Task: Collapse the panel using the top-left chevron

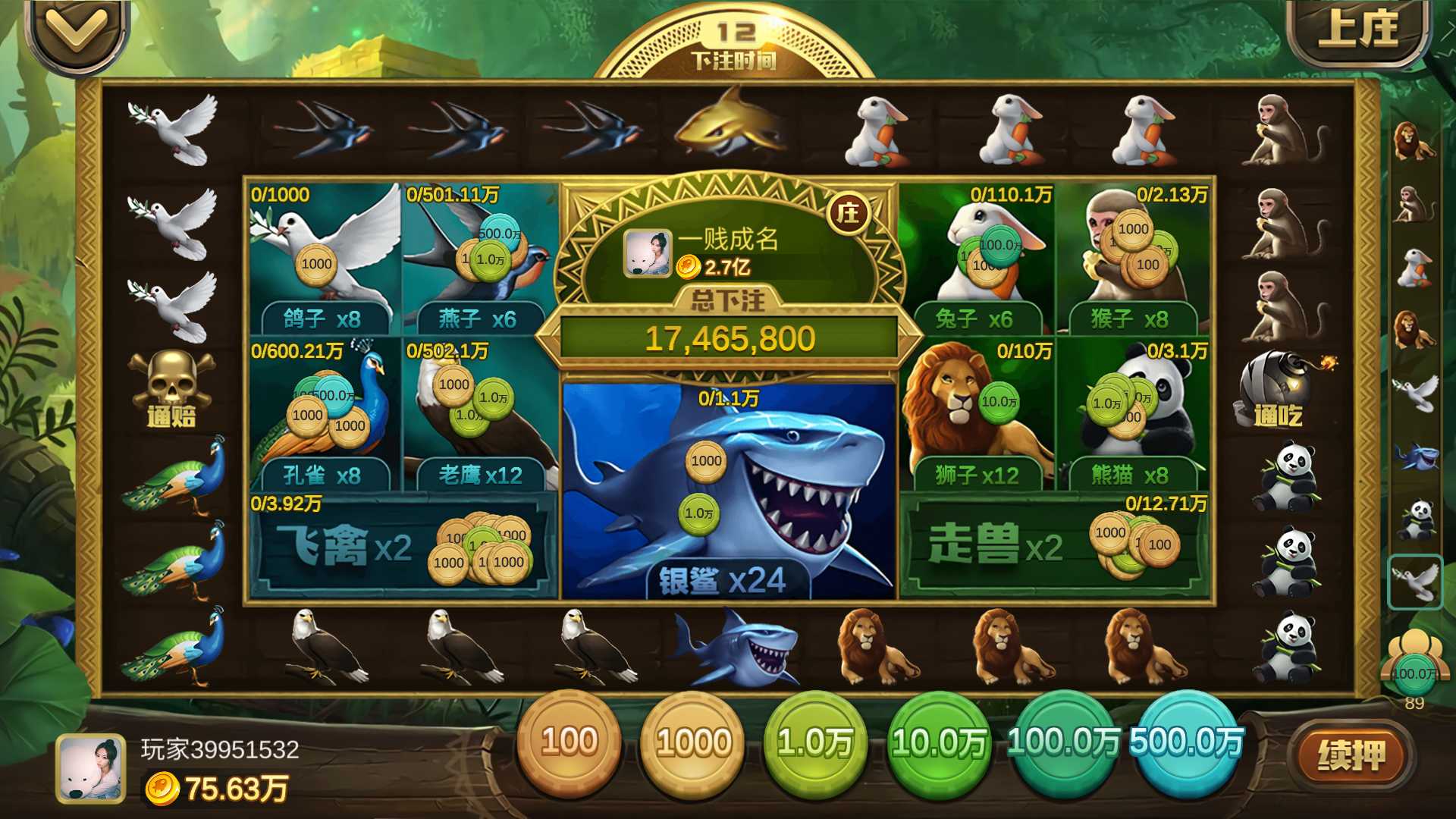Action: pos(72,30)
